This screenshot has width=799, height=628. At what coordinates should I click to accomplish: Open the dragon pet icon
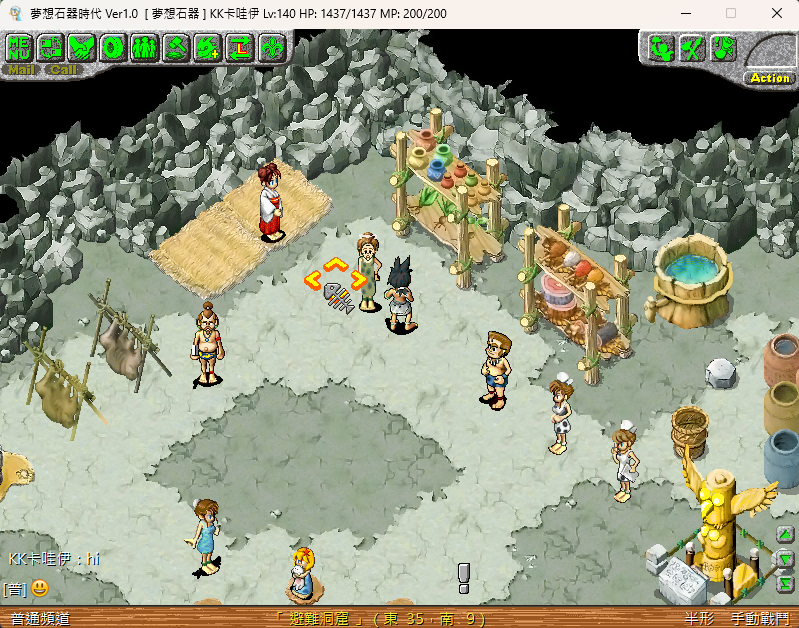point(208,46)
